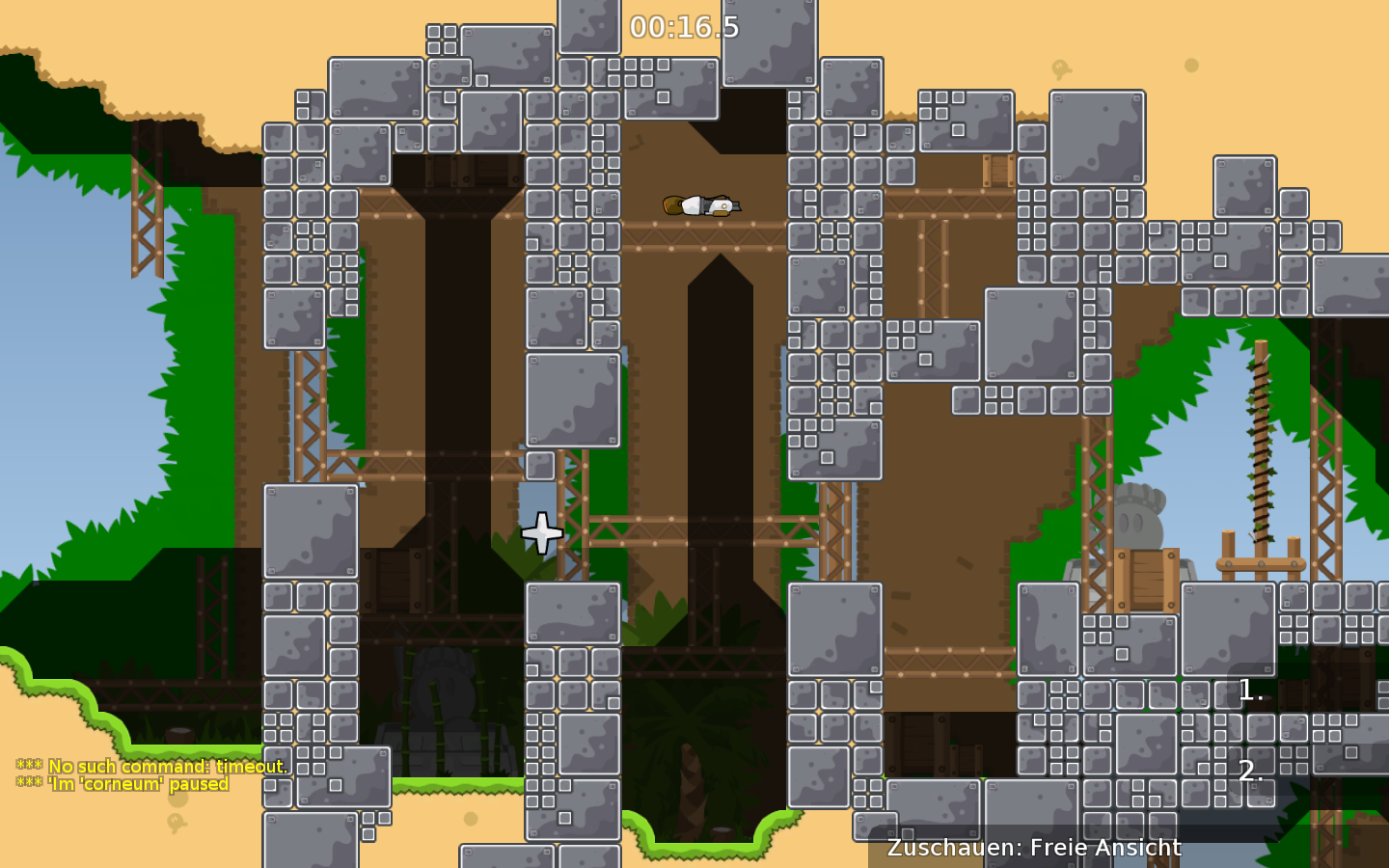1389x868 pixels.
Task: Click the small falling sand pebble near the timer
Action: 1191,65
